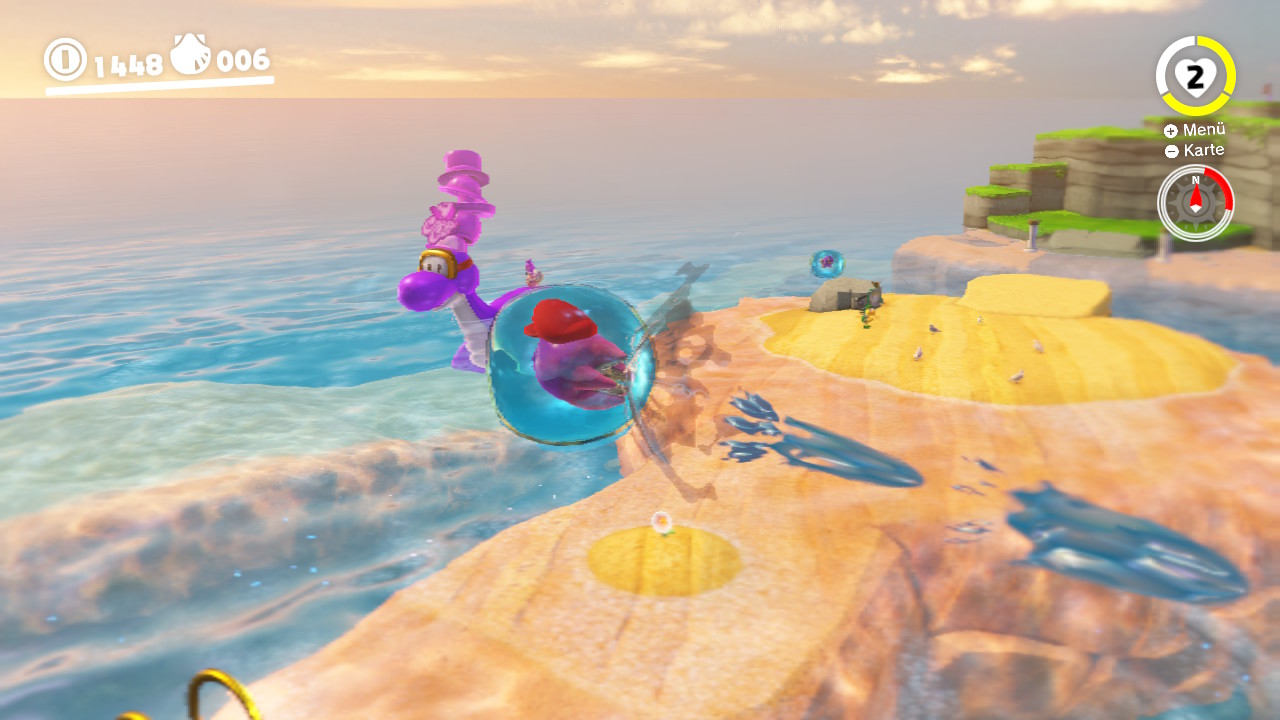Viewport: 1280px width, 720px height.
Task: Click the compass dial
Action: (1195, 203)
